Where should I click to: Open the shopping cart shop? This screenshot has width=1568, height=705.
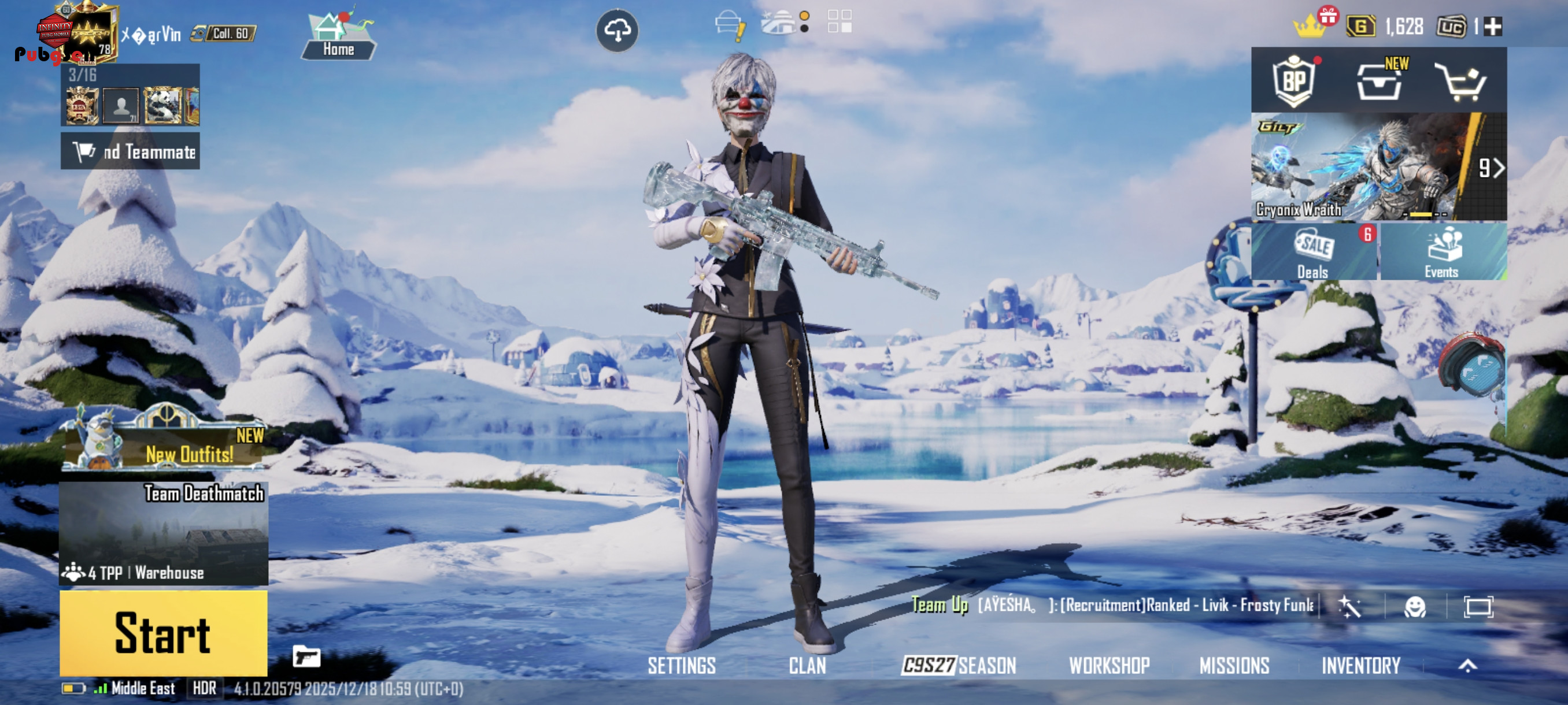point(1462,82)
